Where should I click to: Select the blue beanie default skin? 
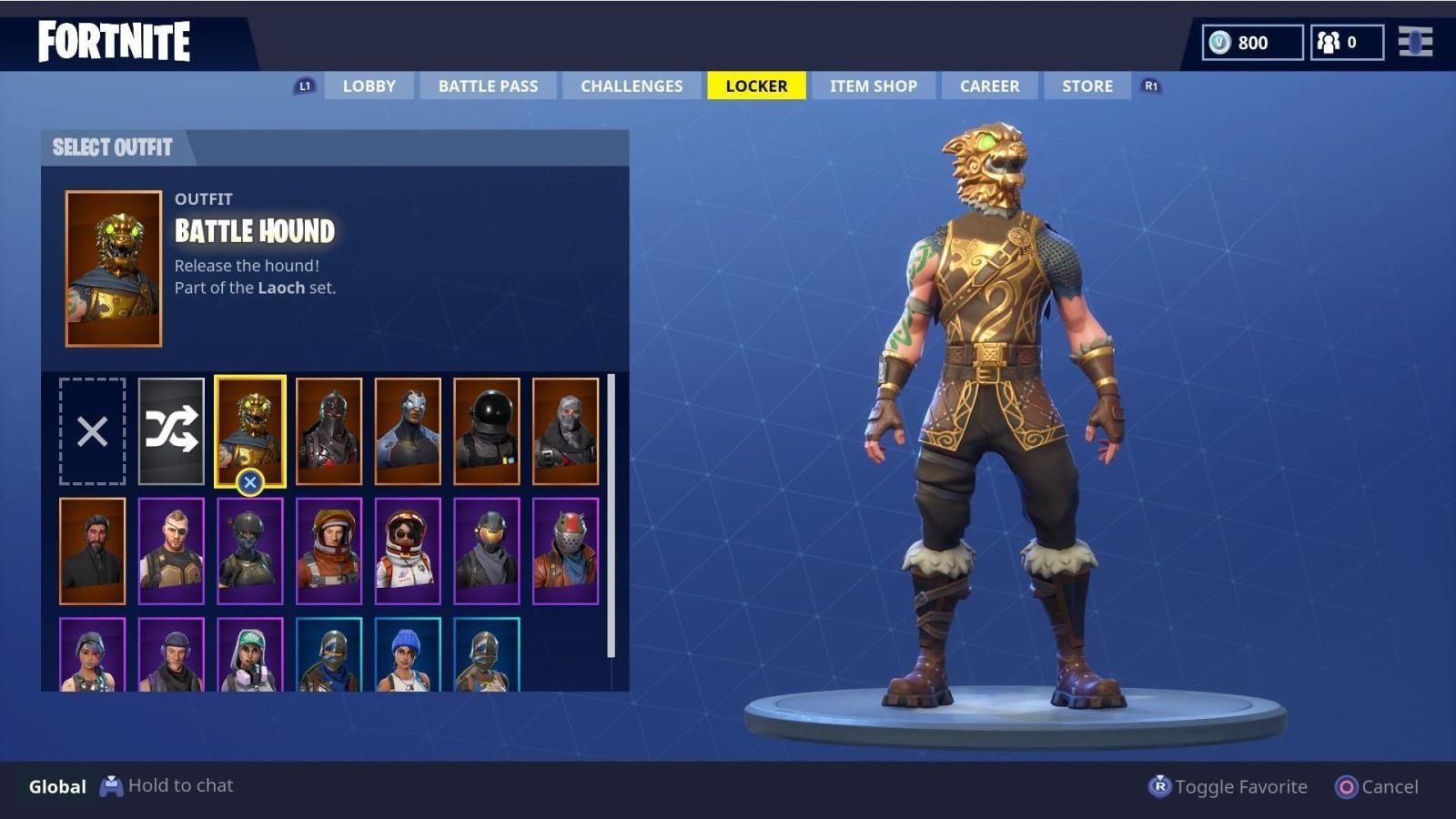[x=407, y=655]
